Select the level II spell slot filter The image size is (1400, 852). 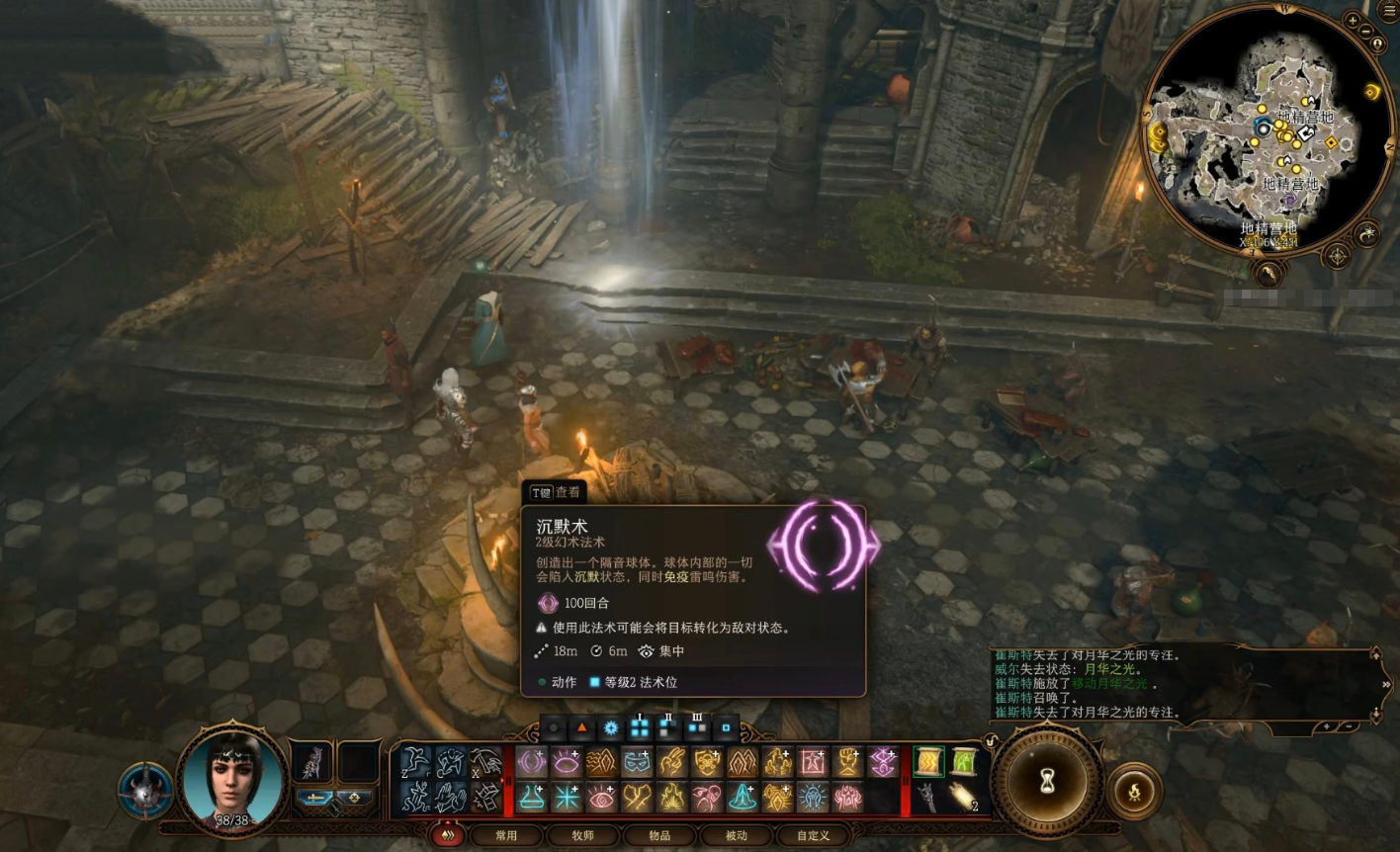point(669,729)
